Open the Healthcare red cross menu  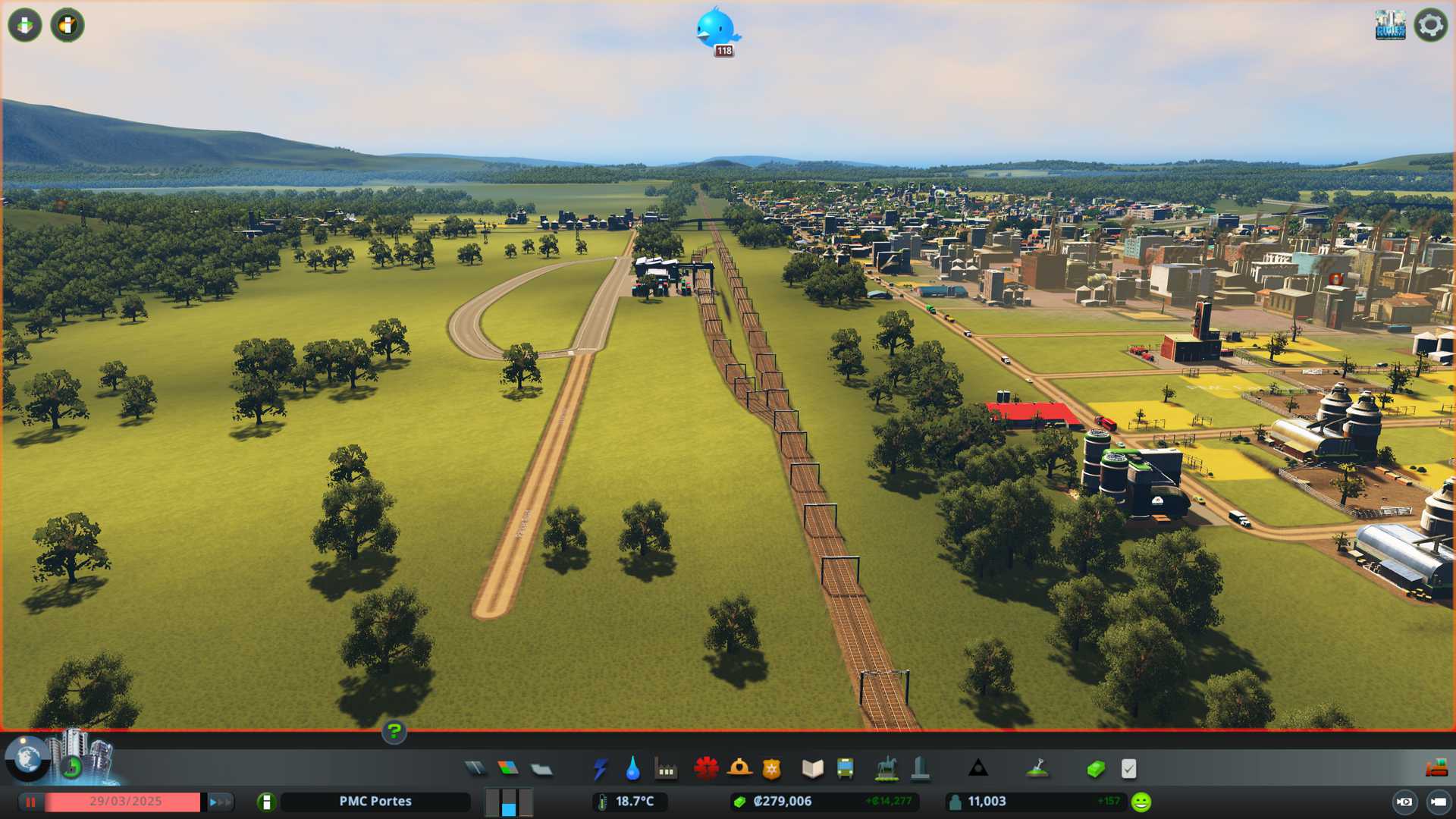(x=706, y=769)
